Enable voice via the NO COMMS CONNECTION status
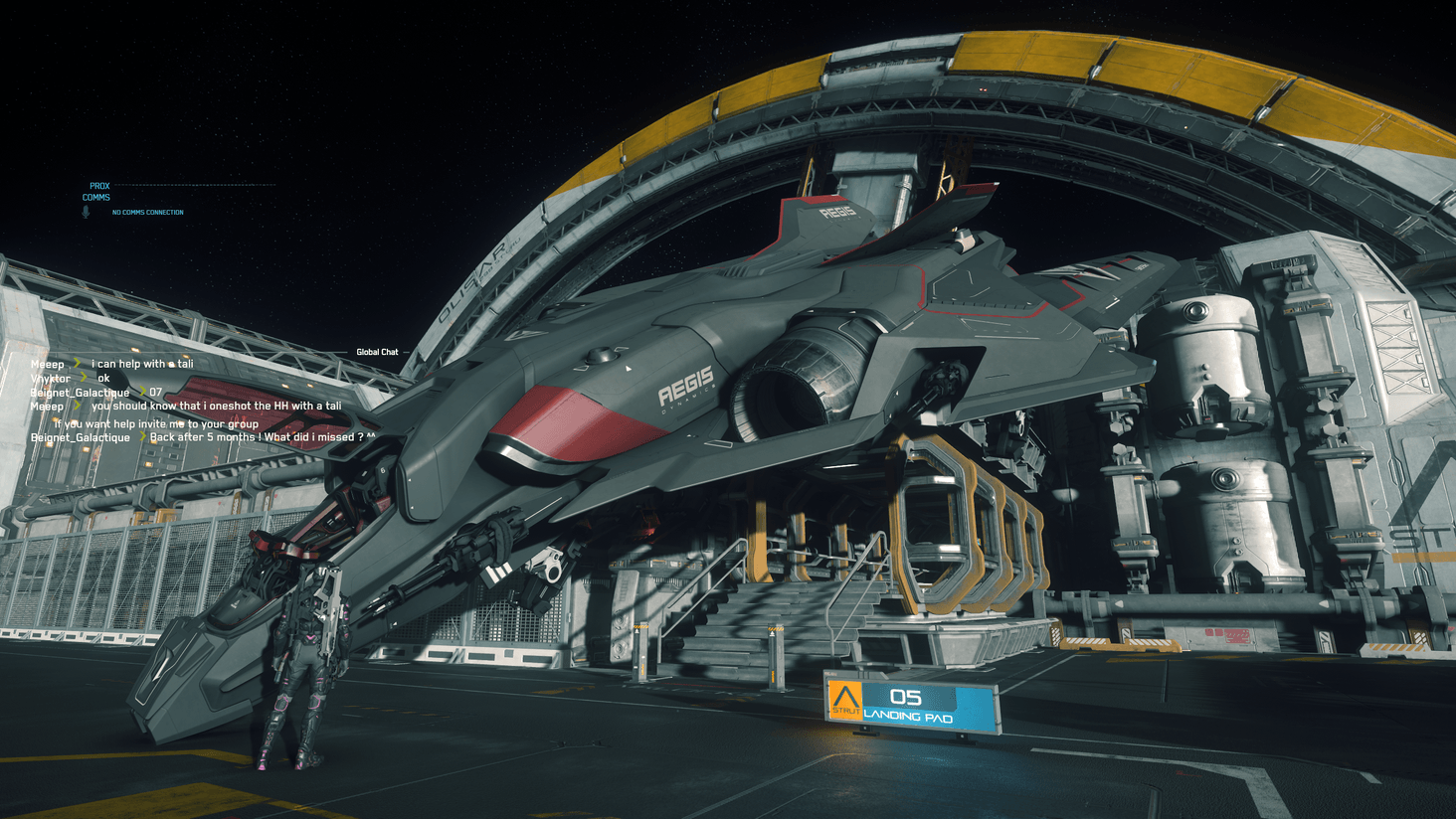Screen dimensions: 1456x819 (148, 212)
